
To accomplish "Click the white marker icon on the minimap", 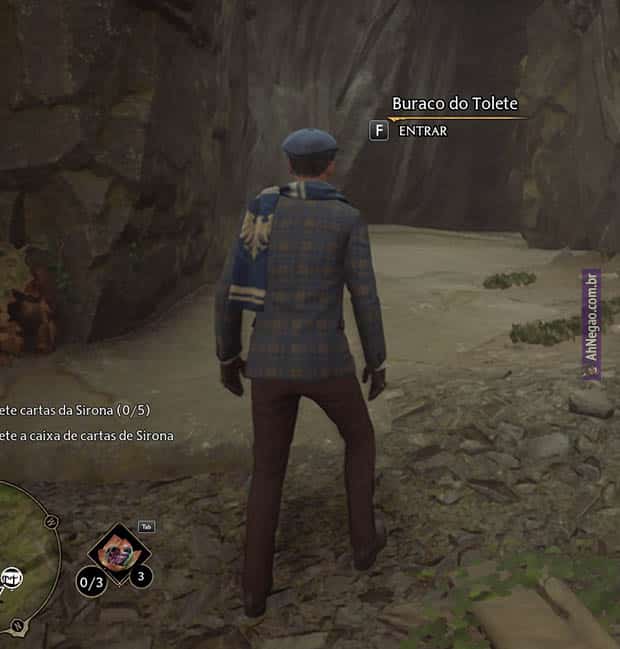I will click(x=12, y=578).
